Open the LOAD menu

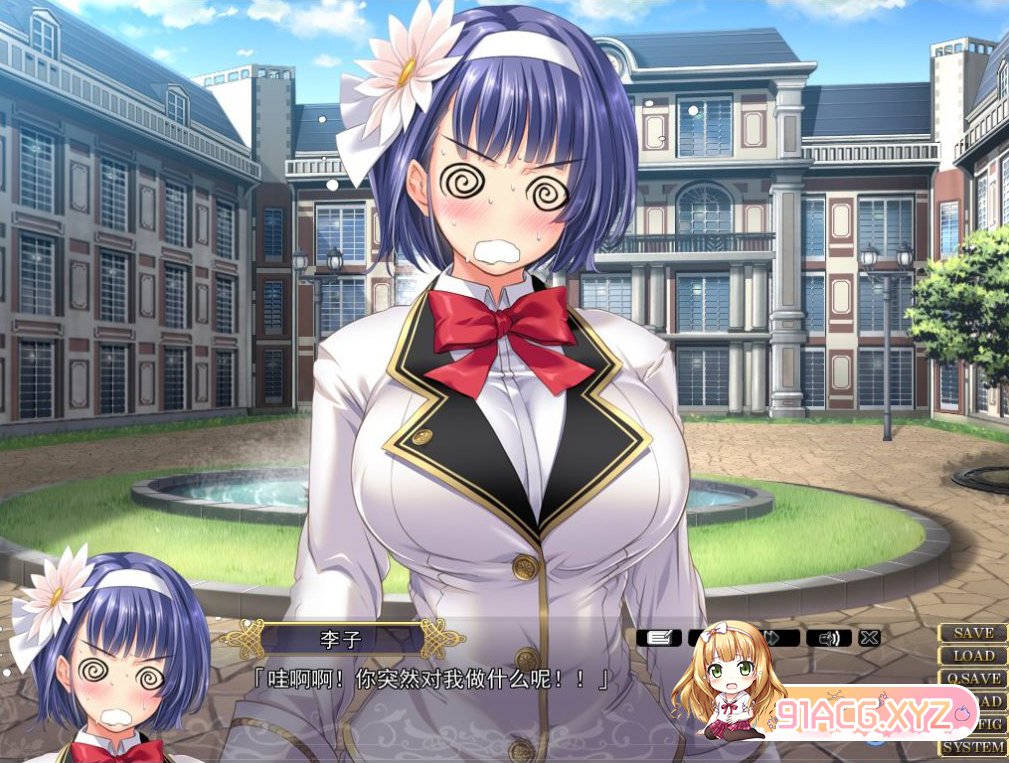[x=973, y=656]
